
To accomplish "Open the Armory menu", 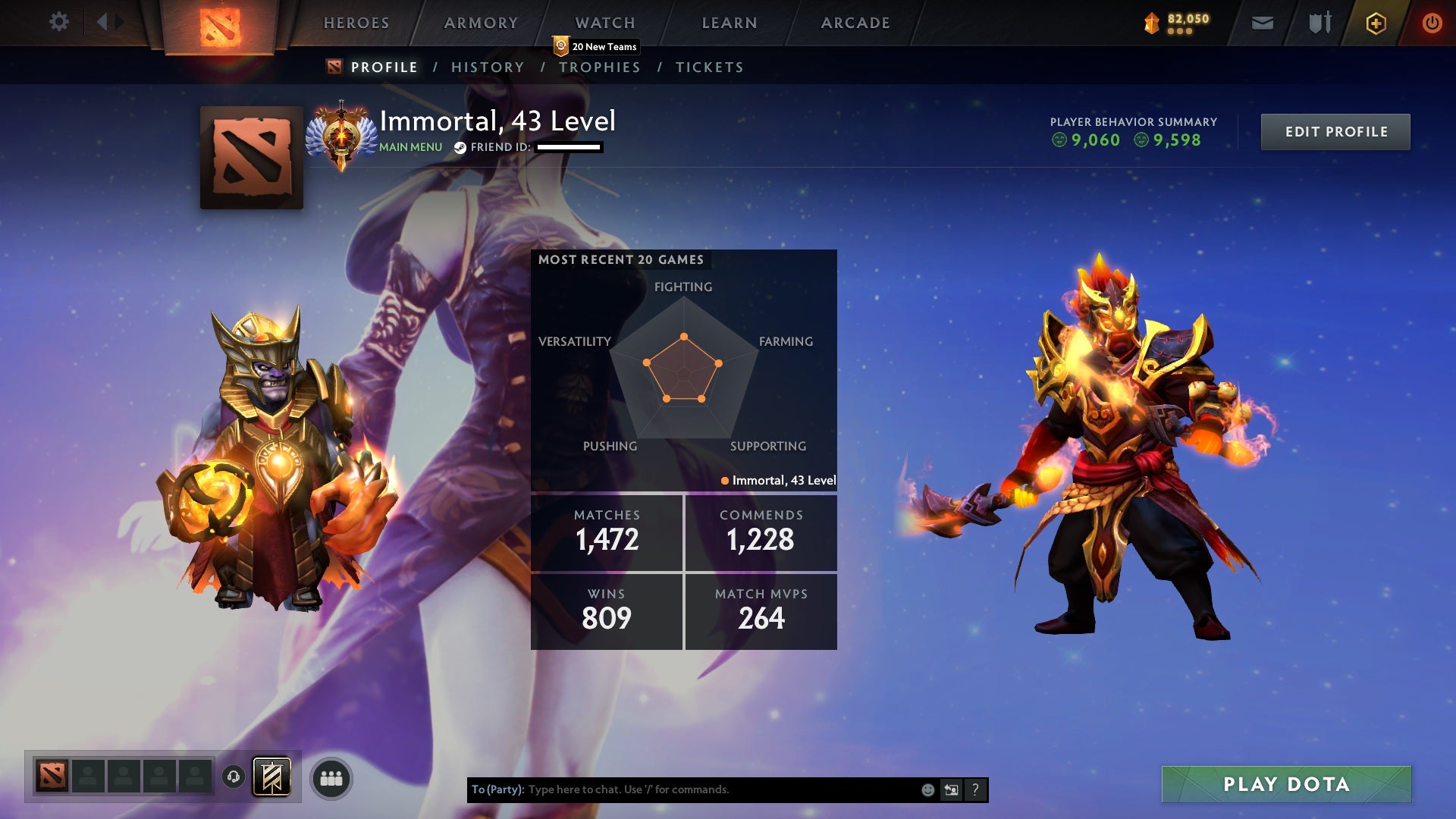I will click(x=481, y=23).
